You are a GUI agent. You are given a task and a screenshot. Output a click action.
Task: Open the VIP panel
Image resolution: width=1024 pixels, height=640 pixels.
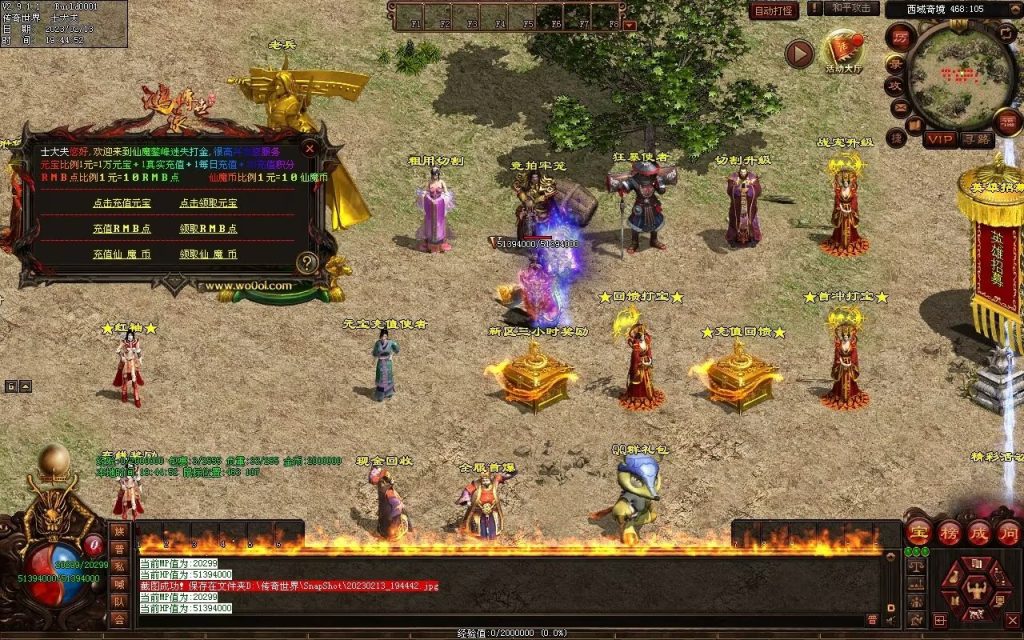tap(939, 139)
